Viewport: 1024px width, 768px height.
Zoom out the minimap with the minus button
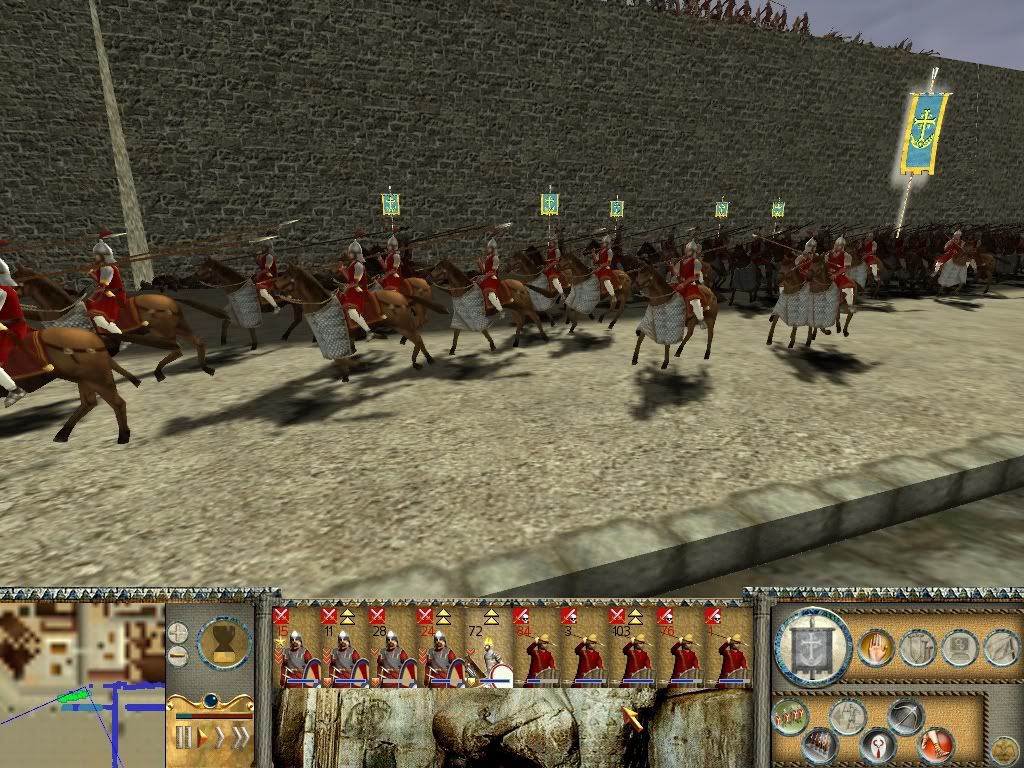pos(177,656)
